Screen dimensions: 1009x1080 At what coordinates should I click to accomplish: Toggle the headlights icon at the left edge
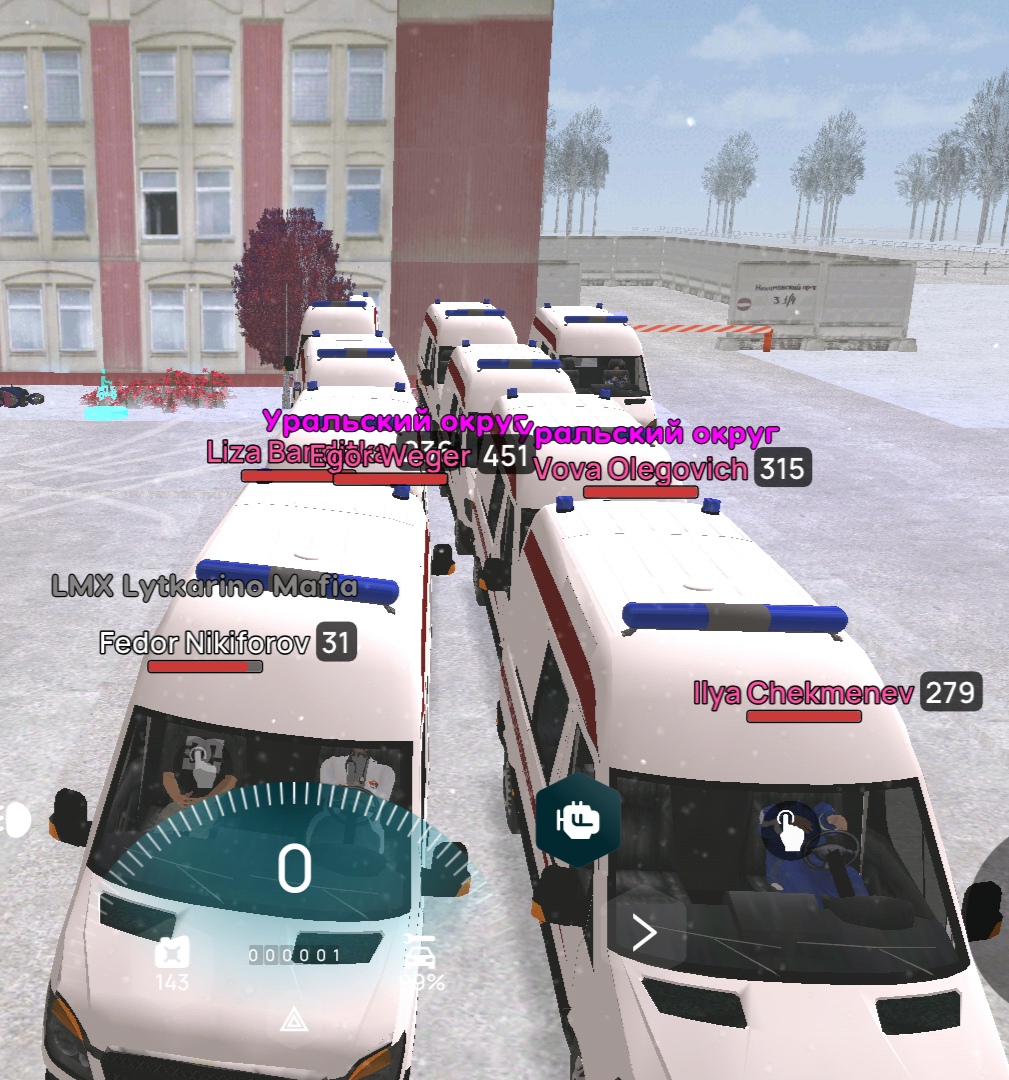click(x=16, y=820)
